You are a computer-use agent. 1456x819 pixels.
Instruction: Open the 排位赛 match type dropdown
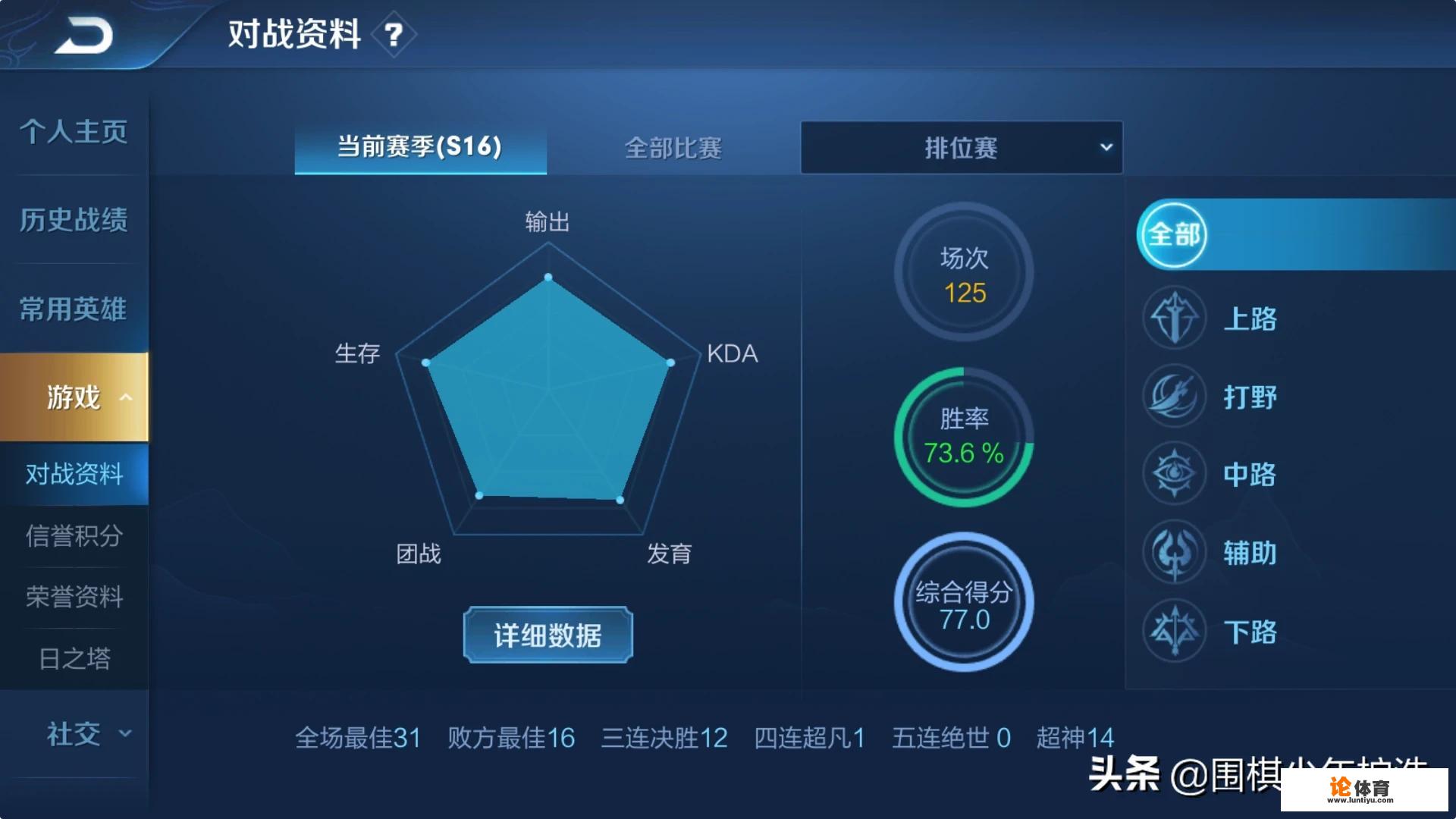click(961, 147)
